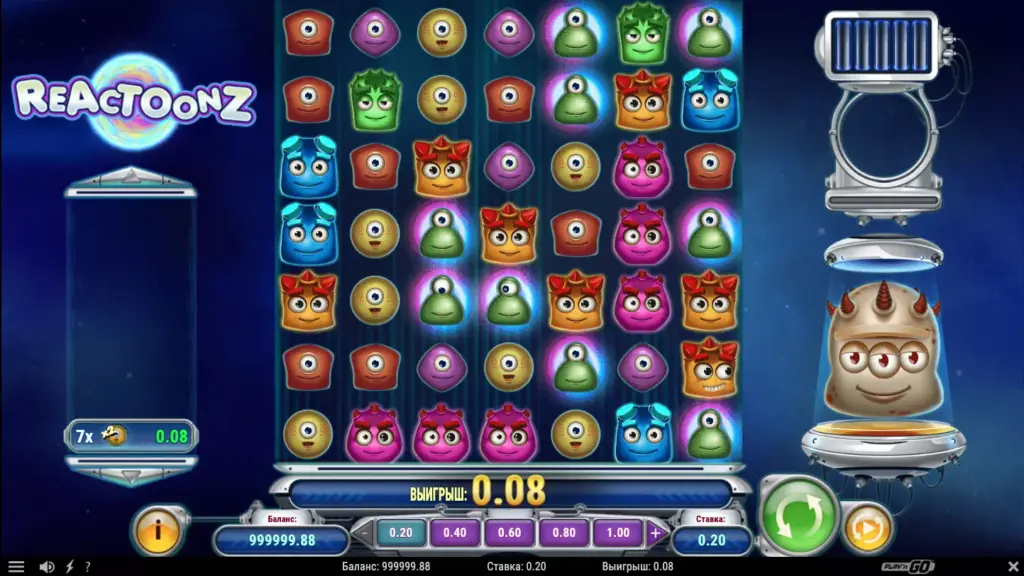Viewport: 1024px width, 576px height.
Task: Select the 1.00 bet value
Action: [x=618, y=533]
